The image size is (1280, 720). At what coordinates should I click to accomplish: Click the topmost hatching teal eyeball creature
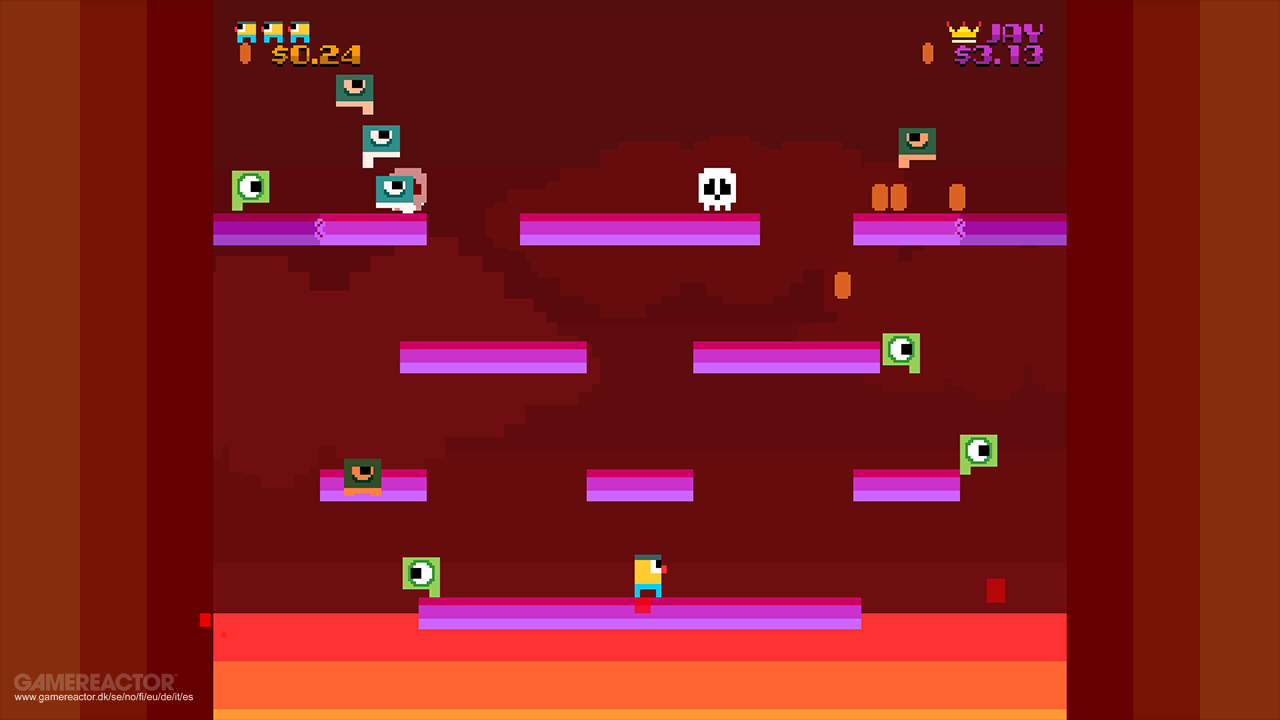pos(353,89)
